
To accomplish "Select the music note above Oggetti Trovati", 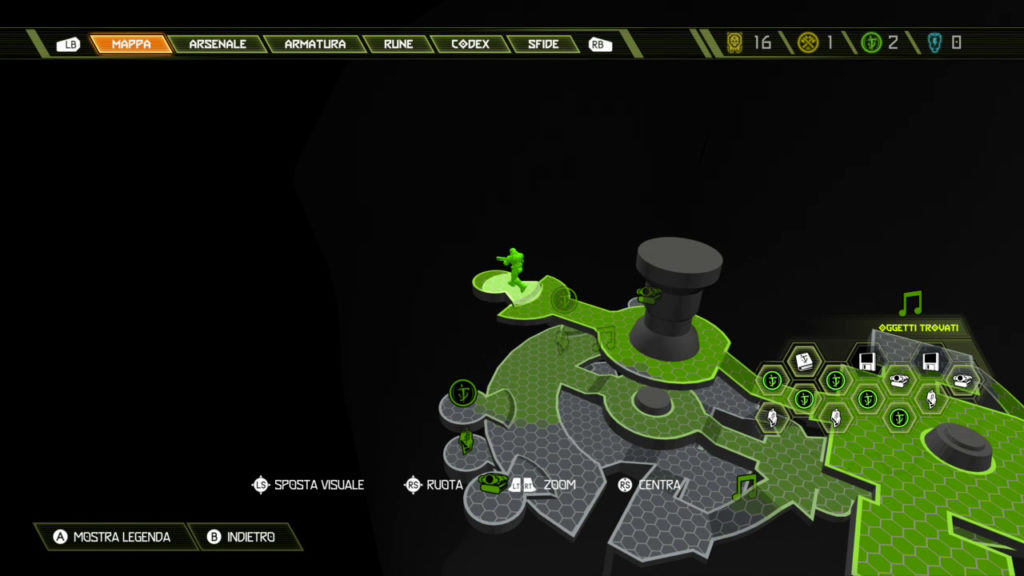I will coord(910,303).
